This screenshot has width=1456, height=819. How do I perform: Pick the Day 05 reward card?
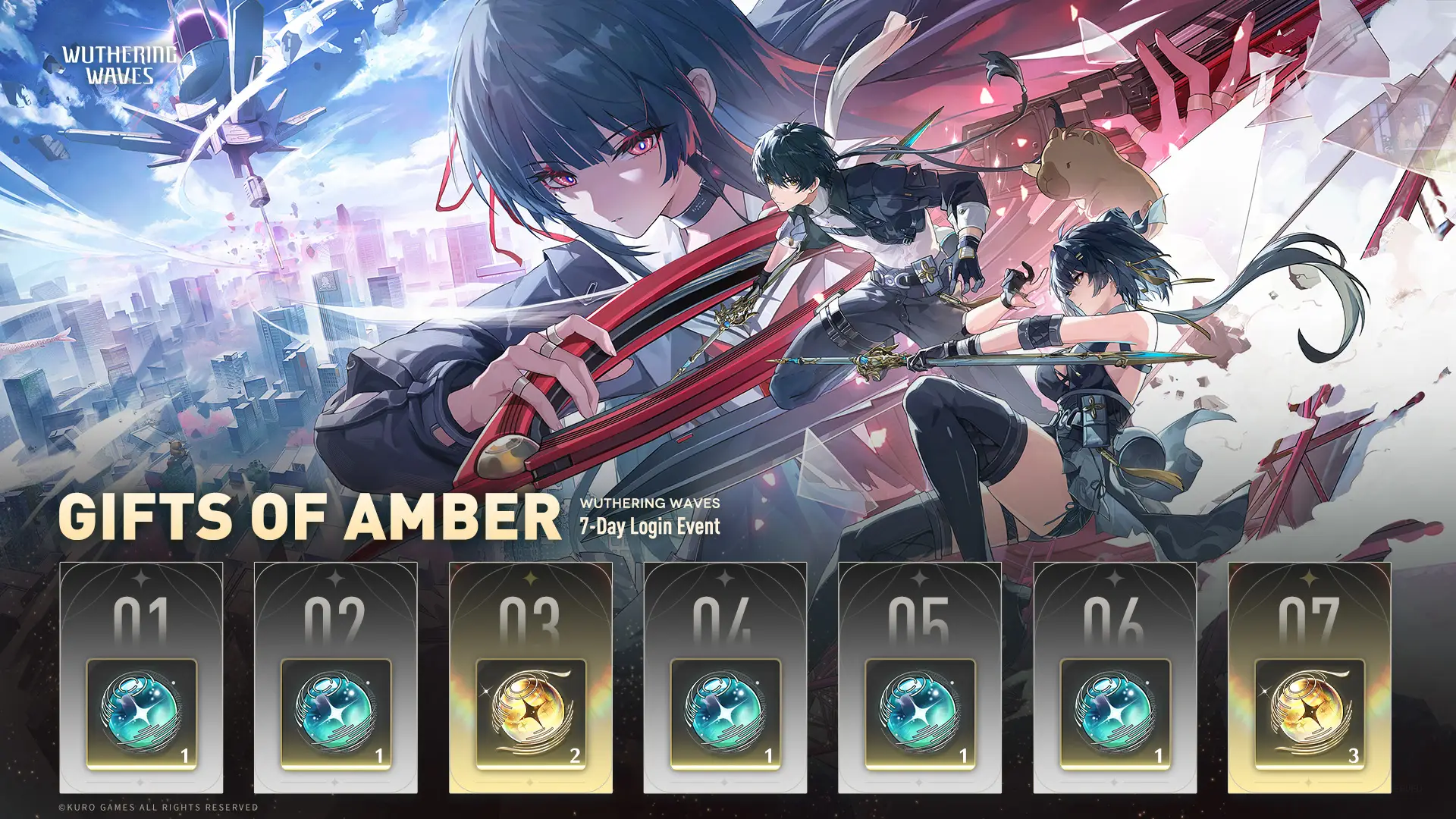919,677
